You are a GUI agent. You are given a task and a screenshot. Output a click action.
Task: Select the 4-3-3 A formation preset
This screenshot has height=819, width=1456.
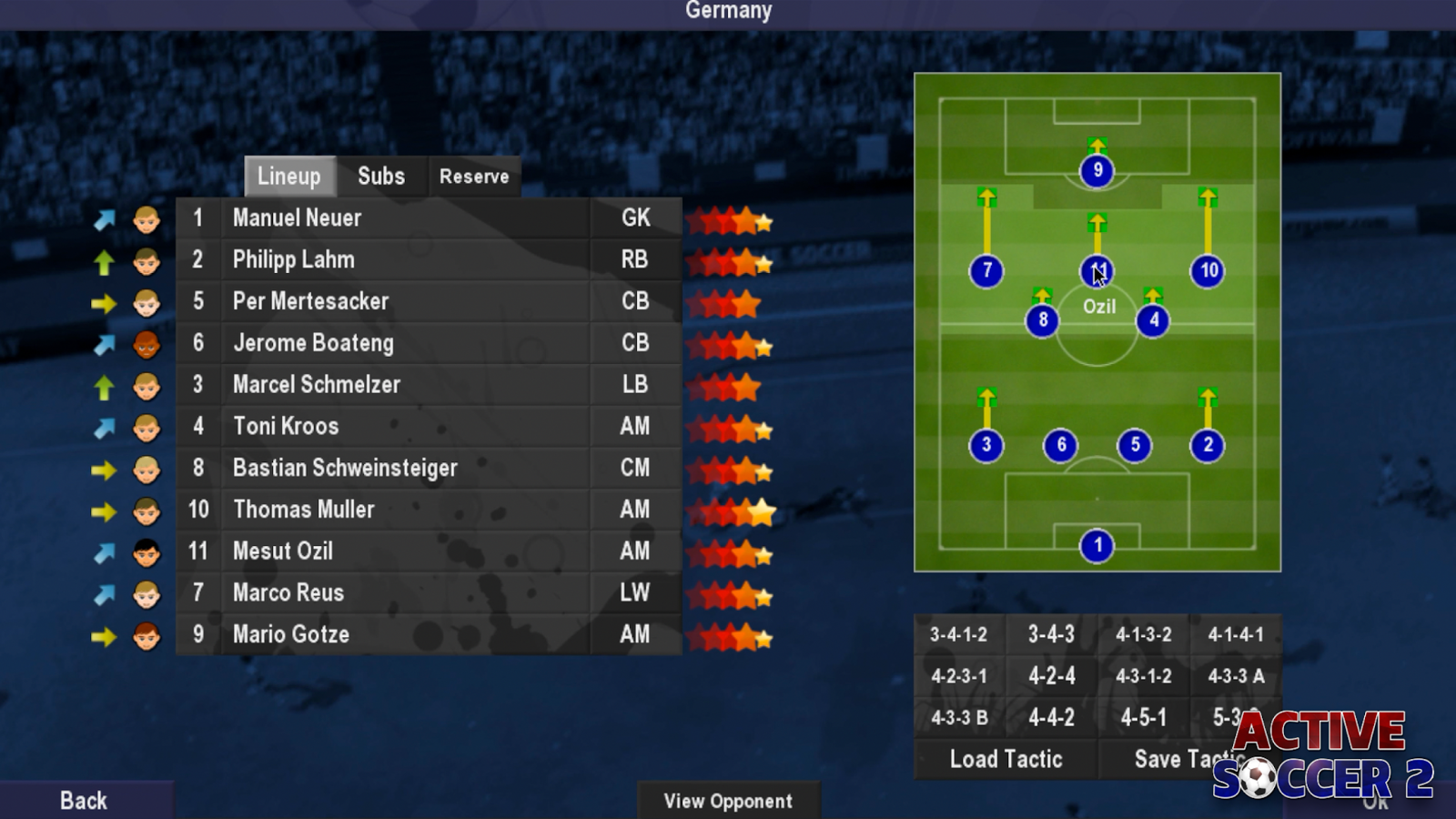coord(1233,675)
